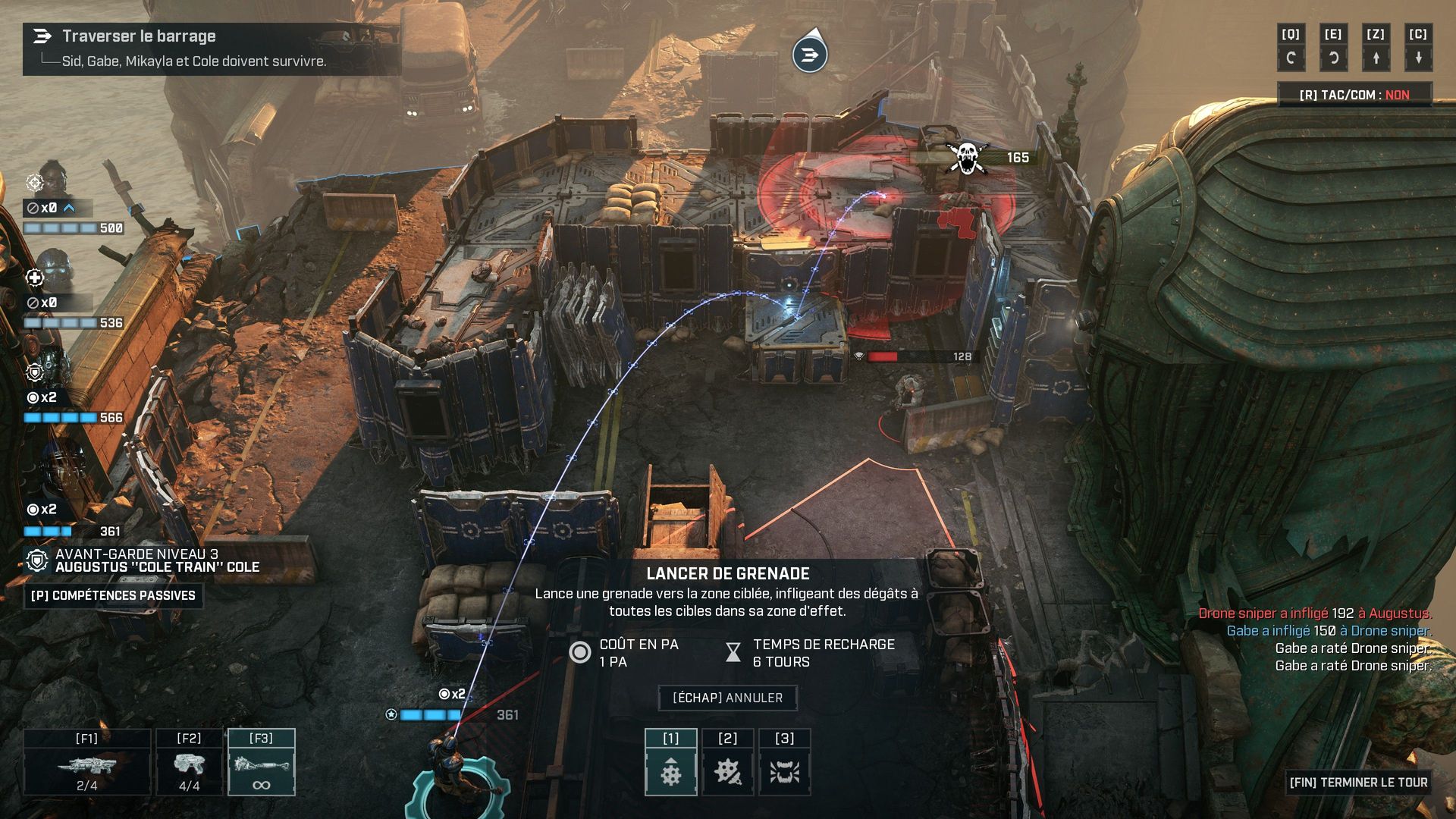Cancel the grenade throw with Annuler
Screen dimensions: 1456x819
[x=727, y=698]
